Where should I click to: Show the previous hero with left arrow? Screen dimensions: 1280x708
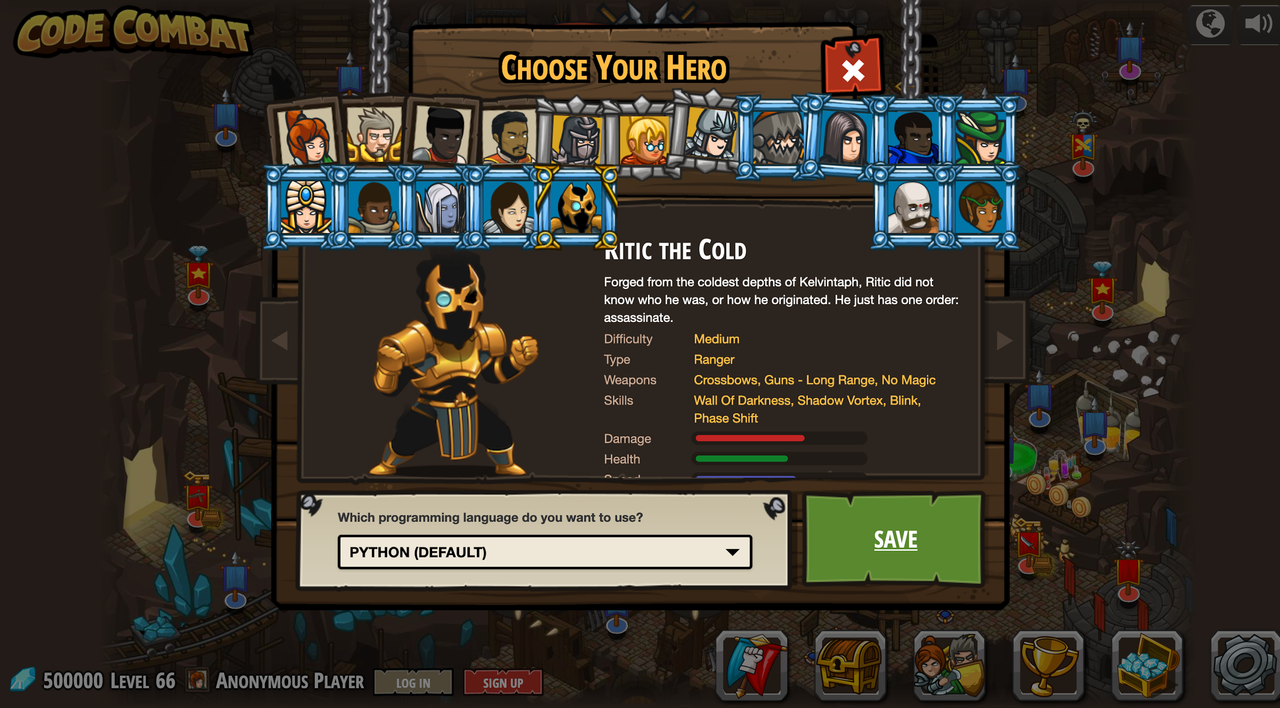point(280,341)
